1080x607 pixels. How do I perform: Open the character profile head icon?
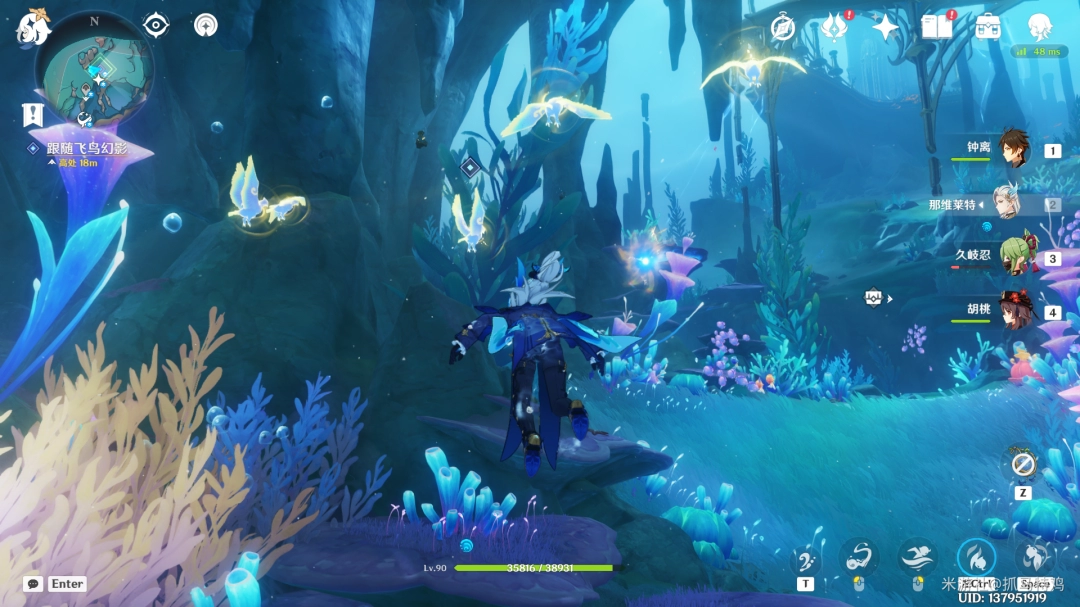pyautogui.click(x=1040, y=27)
